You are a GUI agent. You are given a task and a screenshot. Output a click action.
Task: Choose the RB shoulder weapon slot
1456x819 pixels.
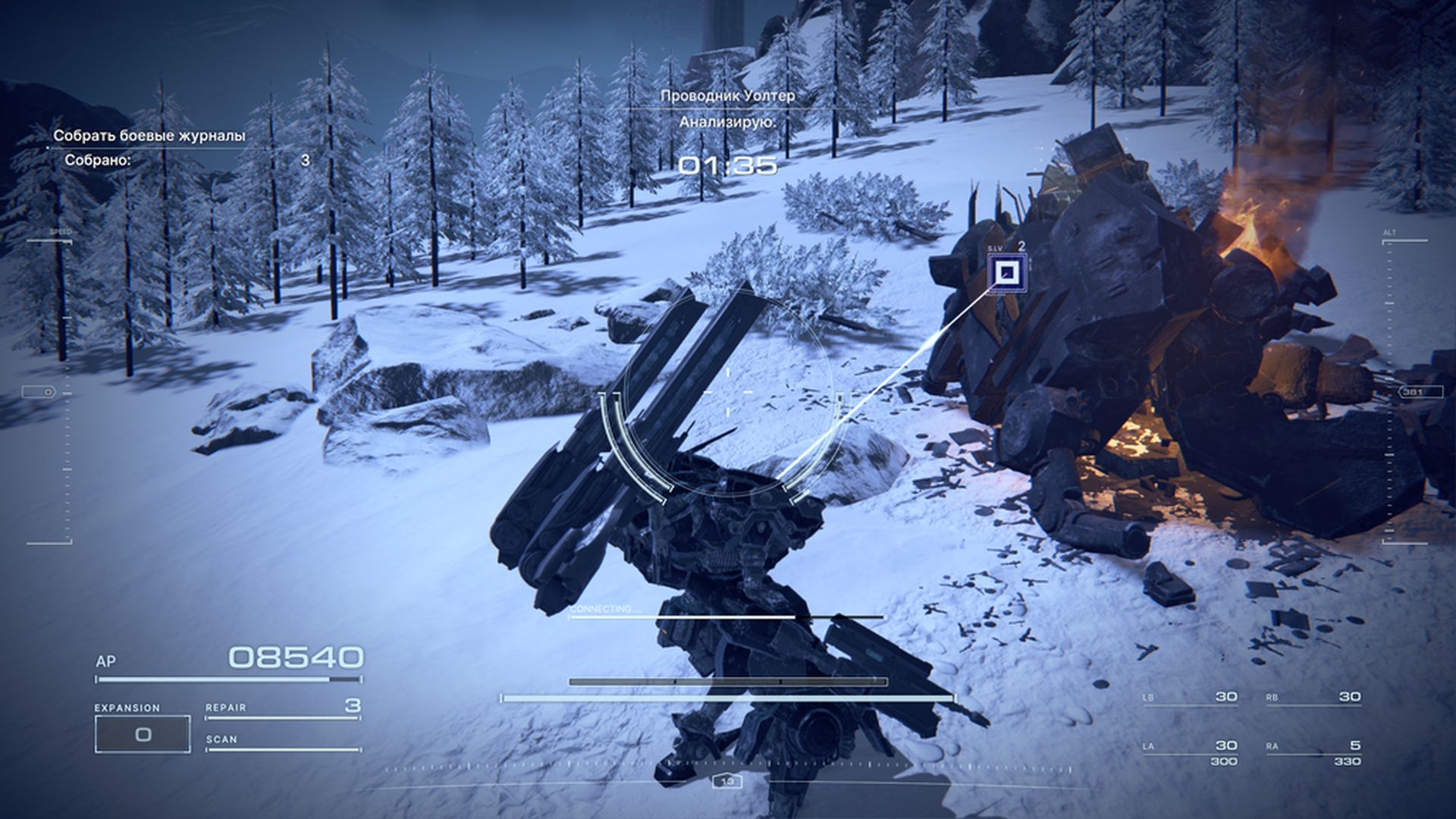click(x=1313, y=698)
